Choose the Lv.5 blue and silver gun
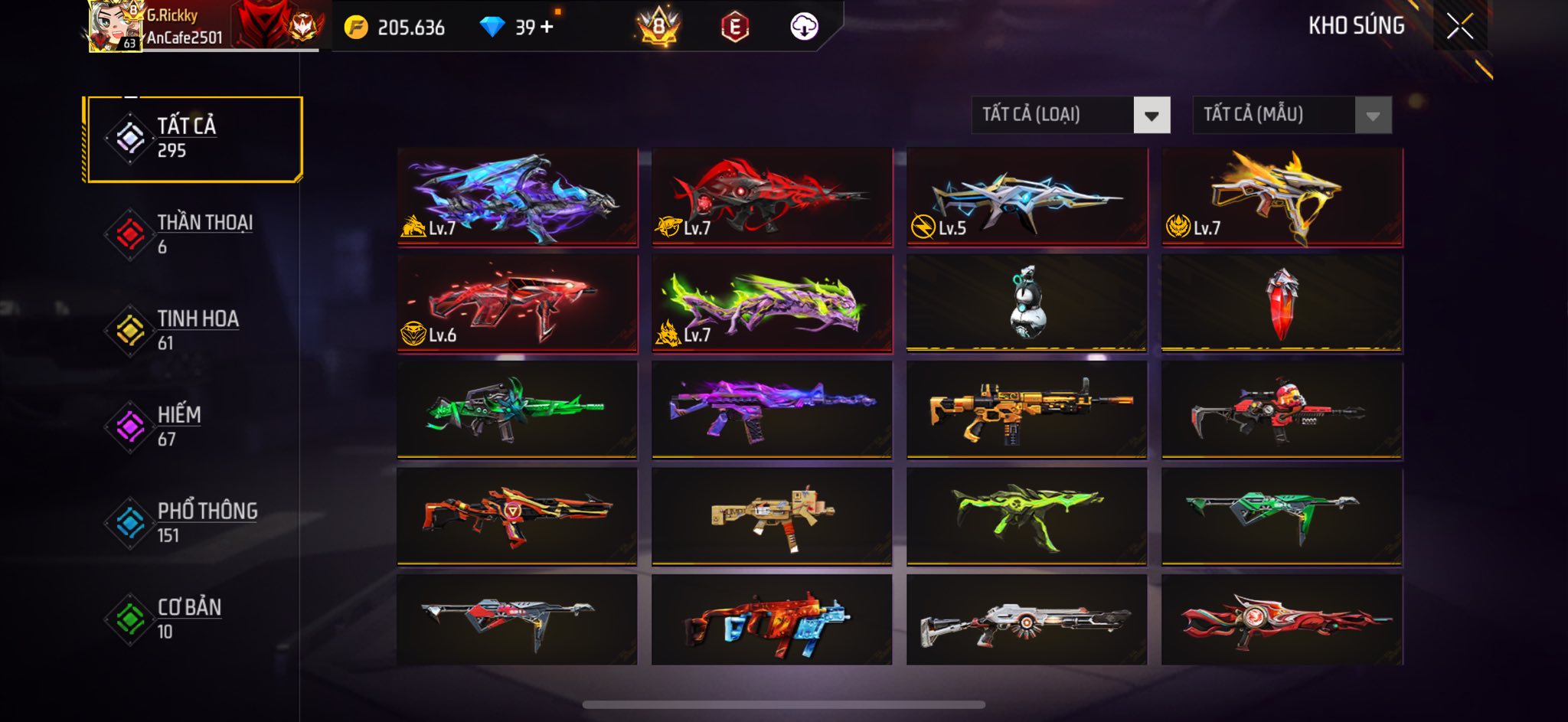Image resolution: width=1568 pixels, height=722 pixels. [x=1027, y=197]
